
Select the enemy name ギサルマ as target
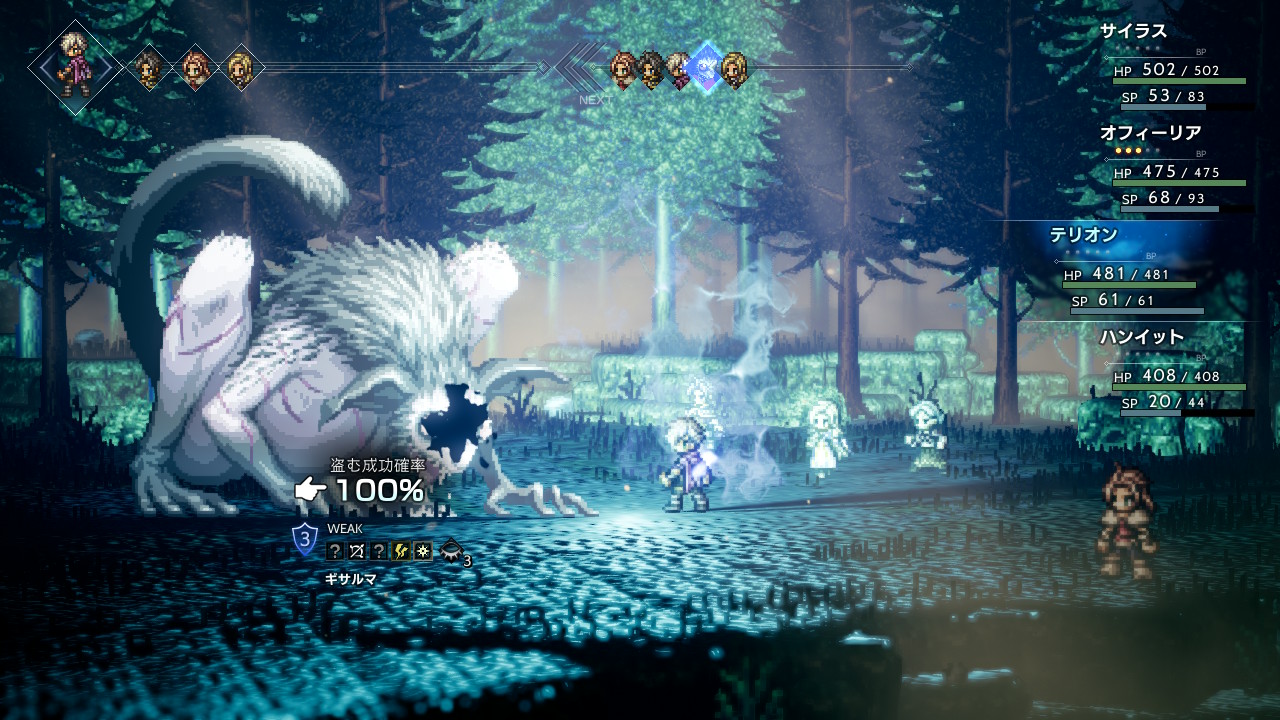tap(350, 579)
